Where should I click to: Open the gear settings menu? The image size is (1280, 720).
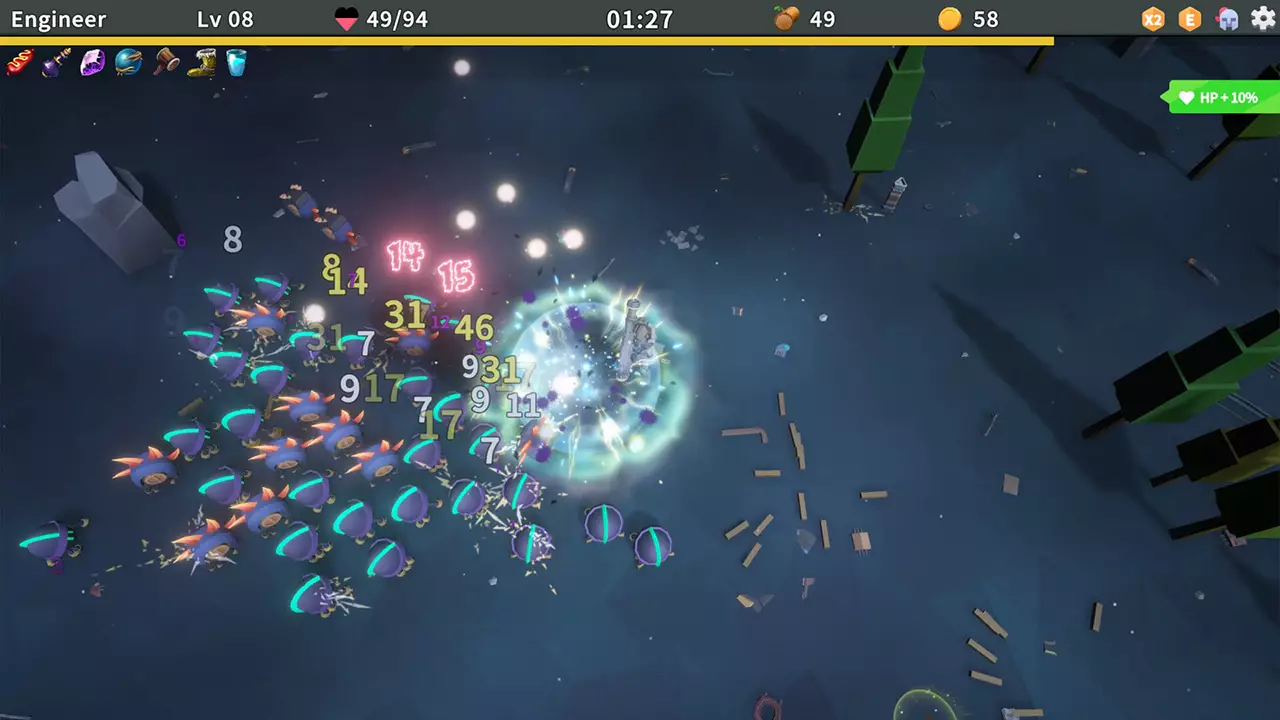(1263, 19)
